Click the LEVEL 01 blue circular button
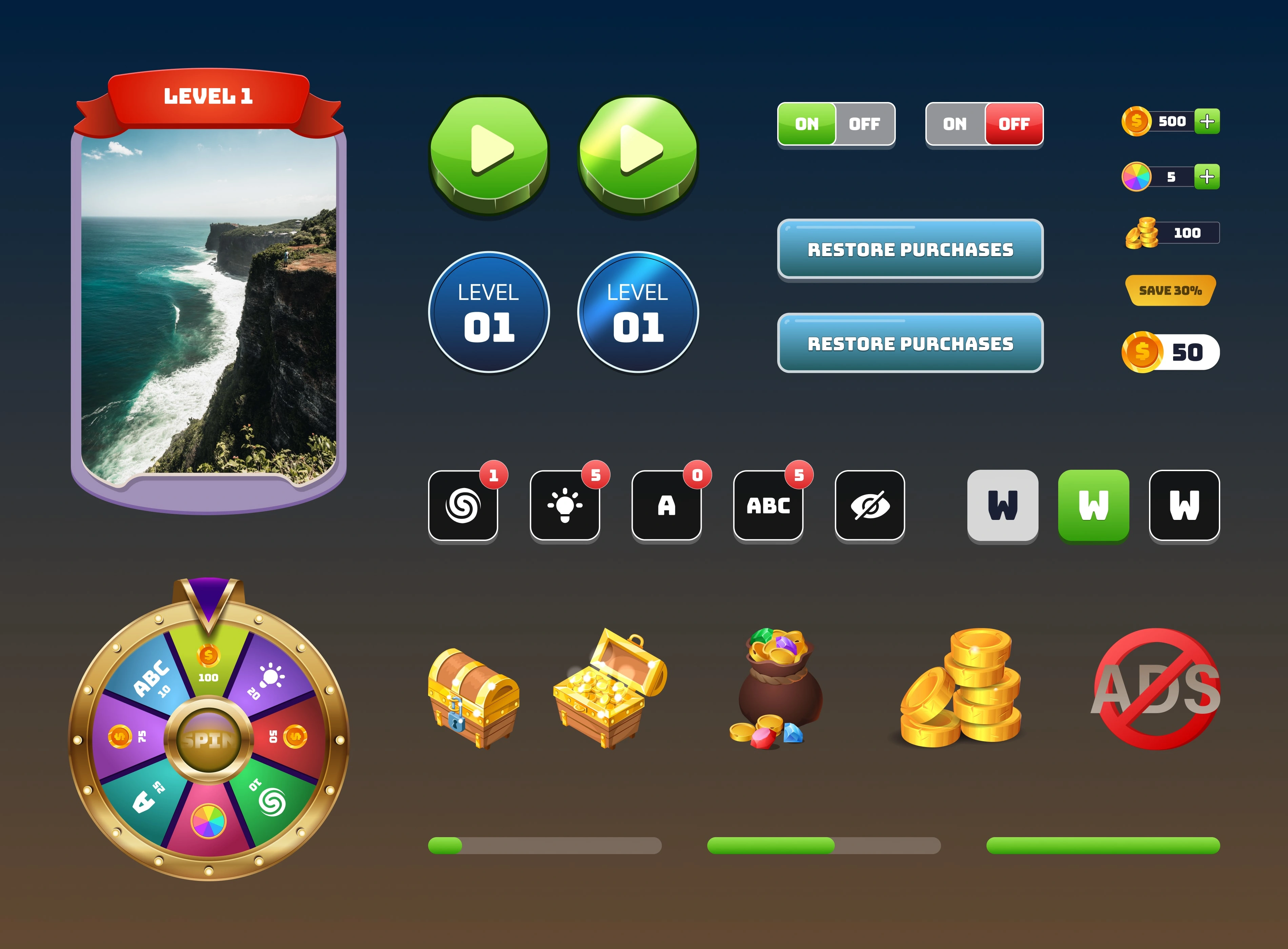The width and height of the screenshot is (1288, 949). point(488,313)
